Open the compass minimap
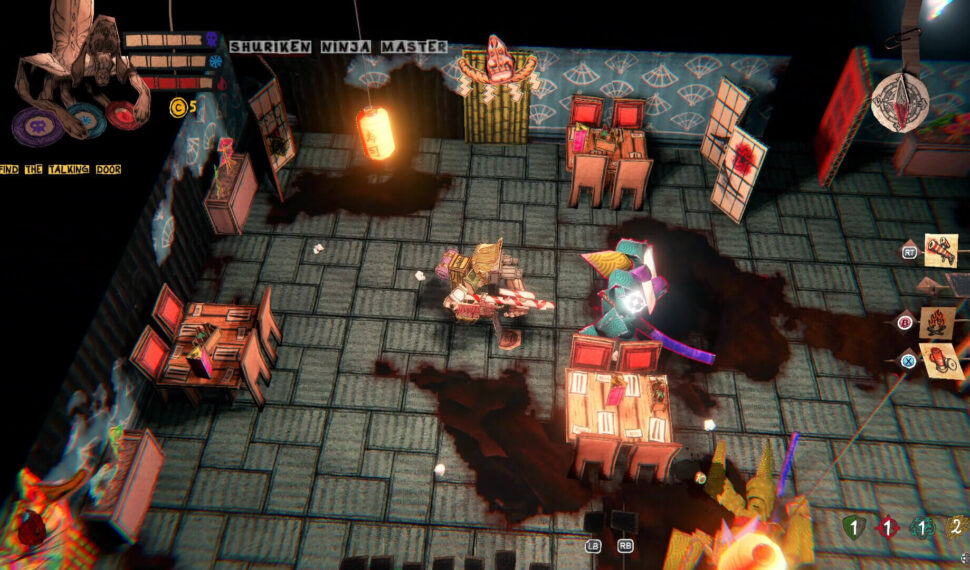Screen dimensions: 970x570 coord(899,101)
